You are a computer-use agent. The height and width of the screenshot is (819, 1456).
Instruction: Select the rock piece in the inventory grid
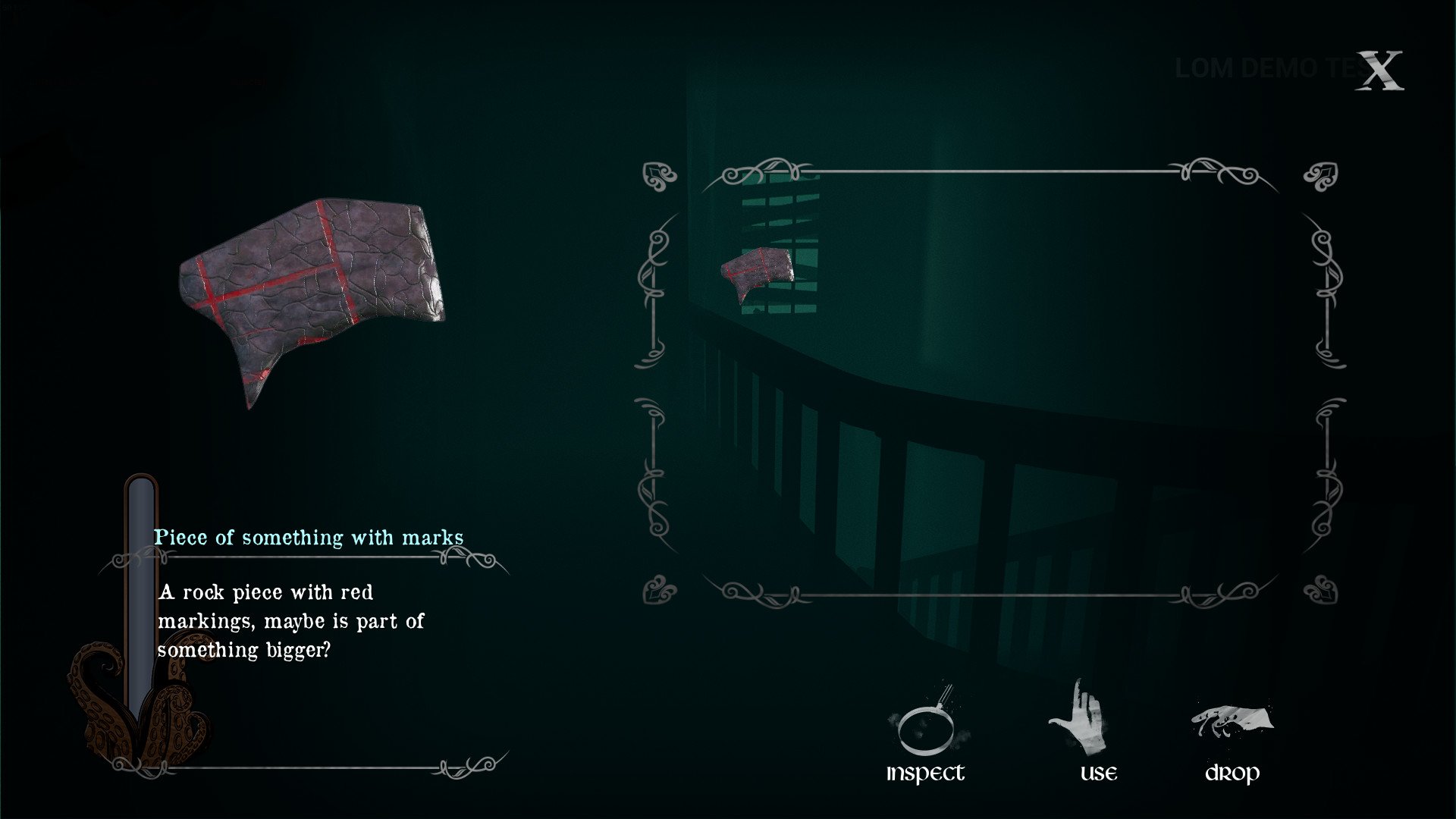(757, 273)
